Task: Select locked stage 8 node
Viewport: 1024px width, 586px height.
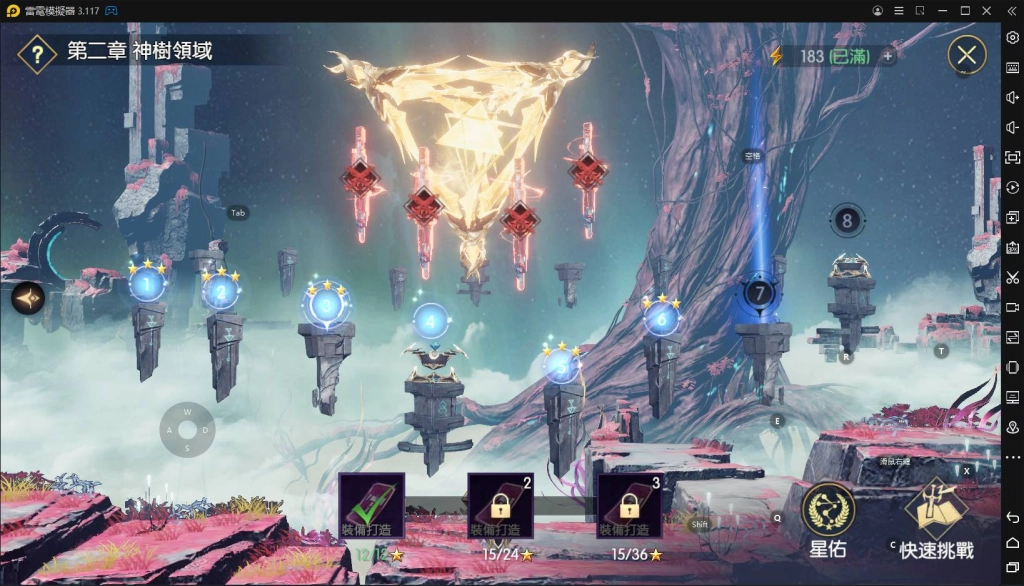Action: click(x=847, y=220)
